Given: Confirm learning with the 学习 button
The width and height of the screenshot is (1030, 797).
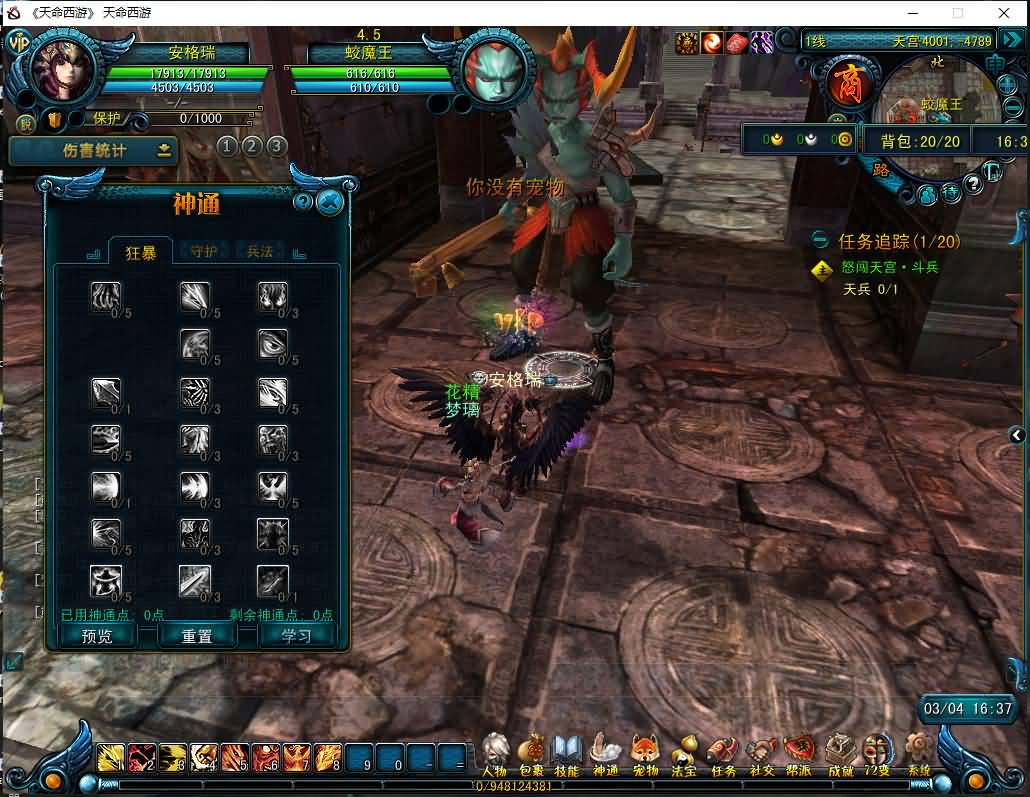Looking at the screenshot, I should pos(296,636).
